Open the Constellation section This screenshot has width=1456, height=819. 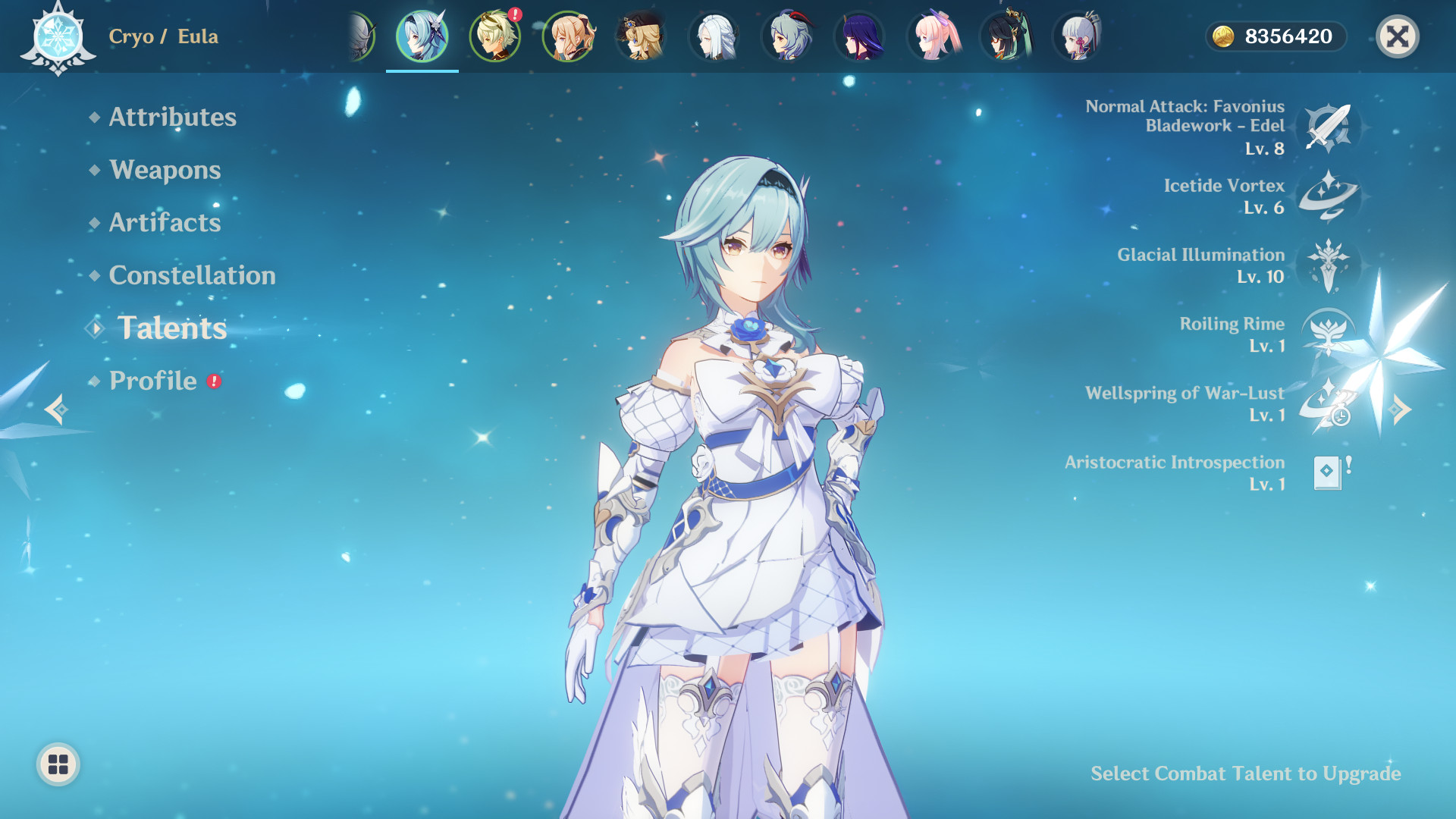[192, 275]
